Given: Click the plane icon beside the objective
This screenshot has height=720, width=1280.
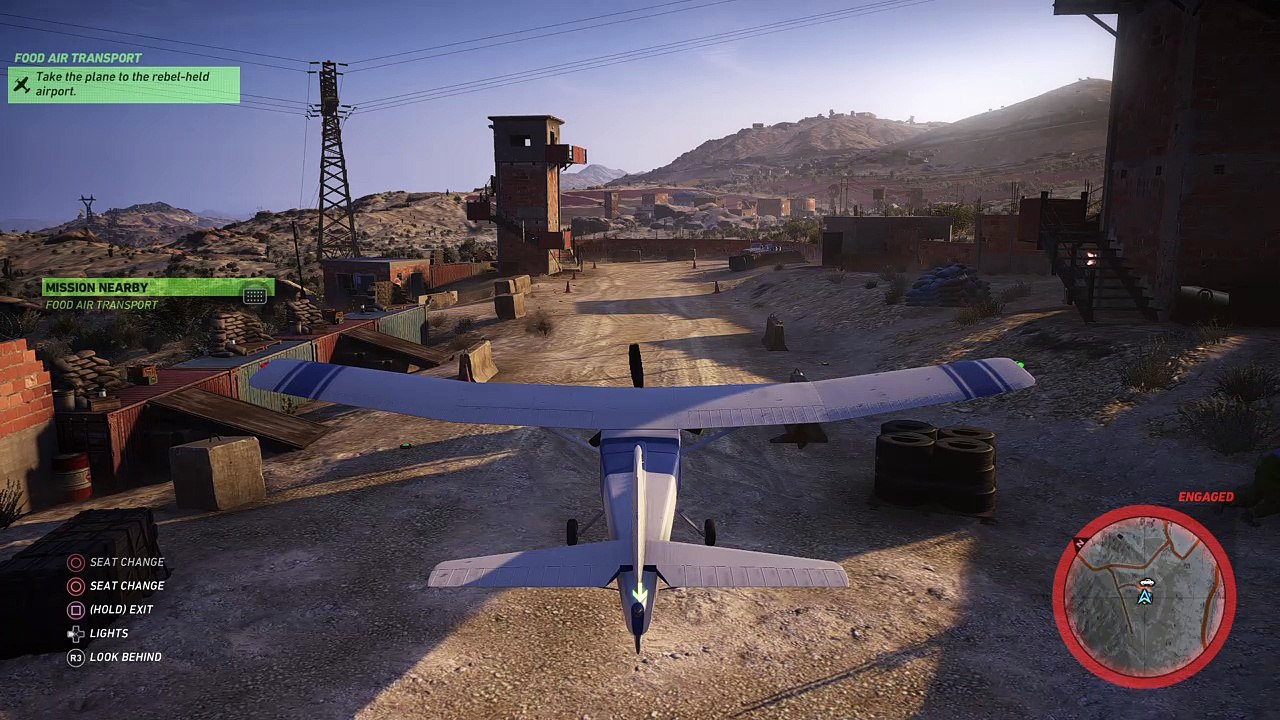Looking at the screenshot, I should tap(22, 84).
